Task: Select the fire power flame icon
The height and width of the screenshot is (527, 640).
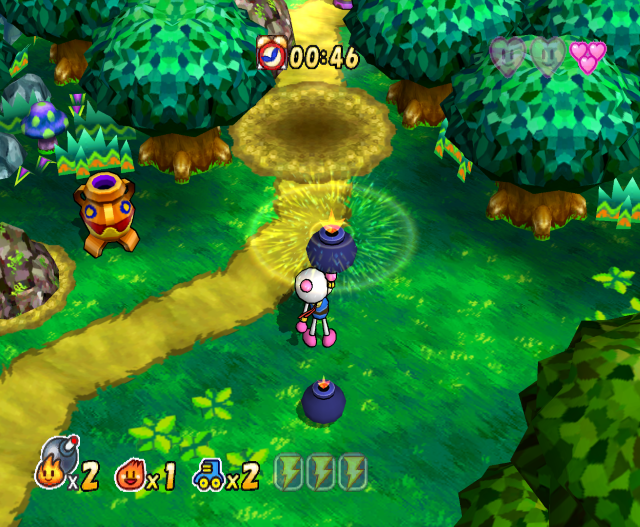Action: pos(130,473)
